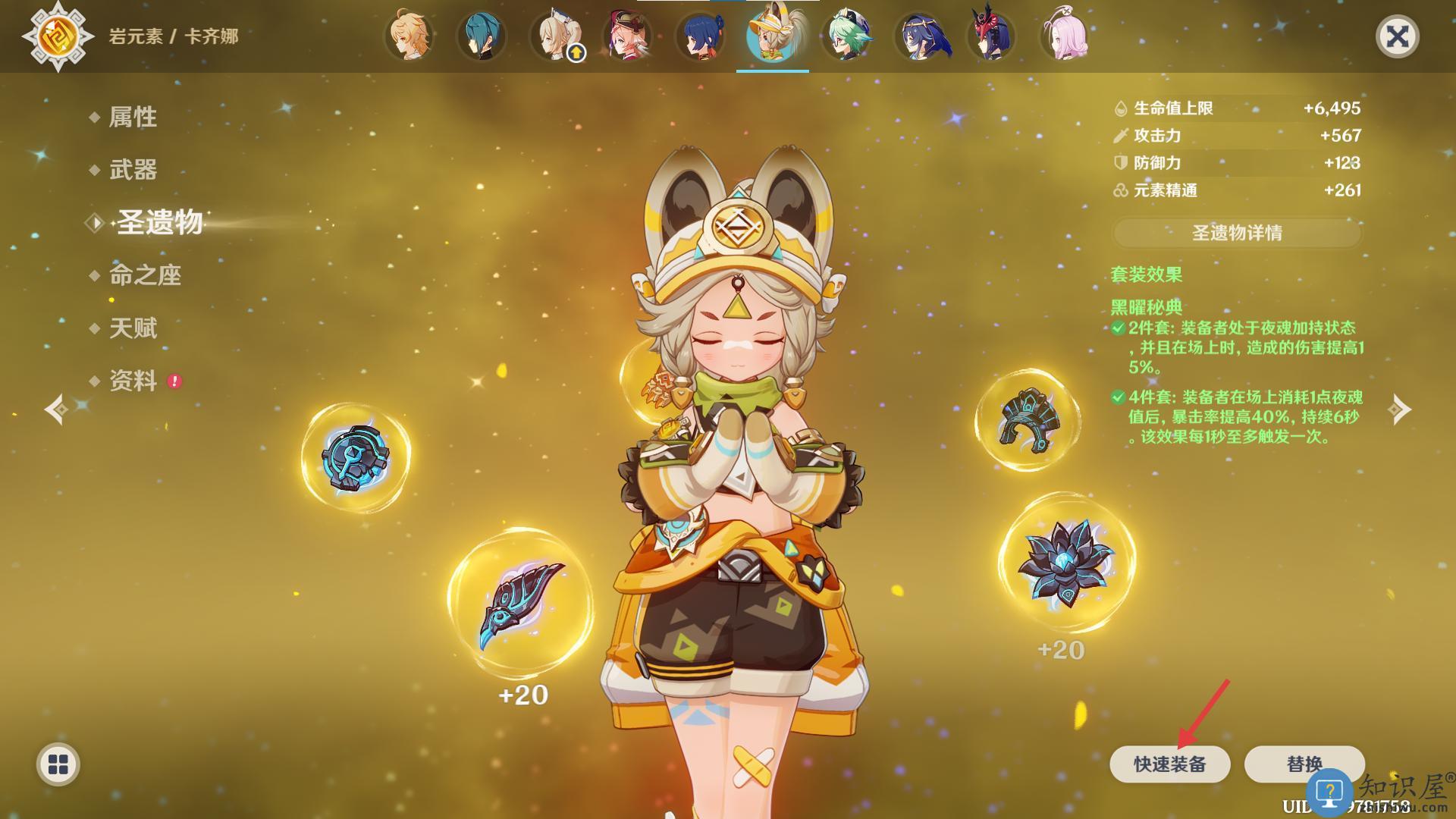The width and height of the screenshot is (1456, 819).
Task: Click the 快速装备 quick equip button
Action: click(x=1169, y=764)
